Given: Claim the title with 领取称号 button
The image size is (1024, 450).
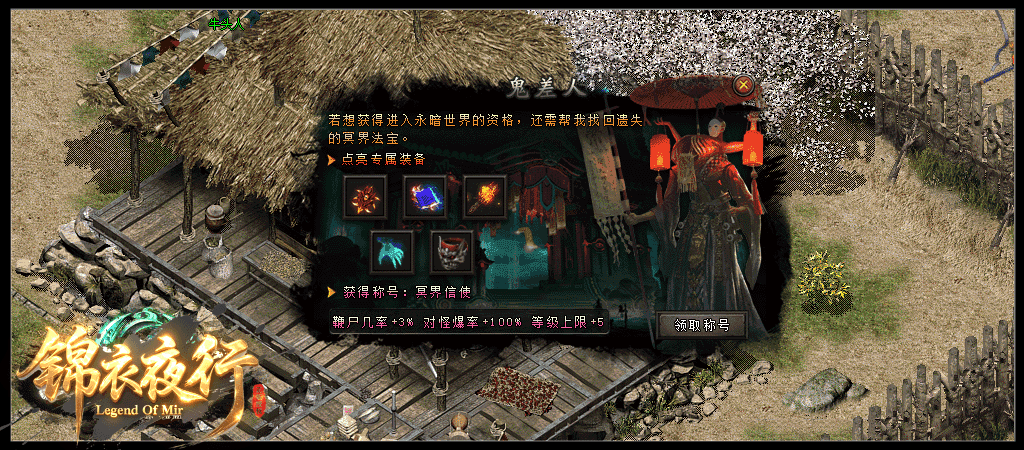Looking at the screenshot, I should [x=701, y=325].
